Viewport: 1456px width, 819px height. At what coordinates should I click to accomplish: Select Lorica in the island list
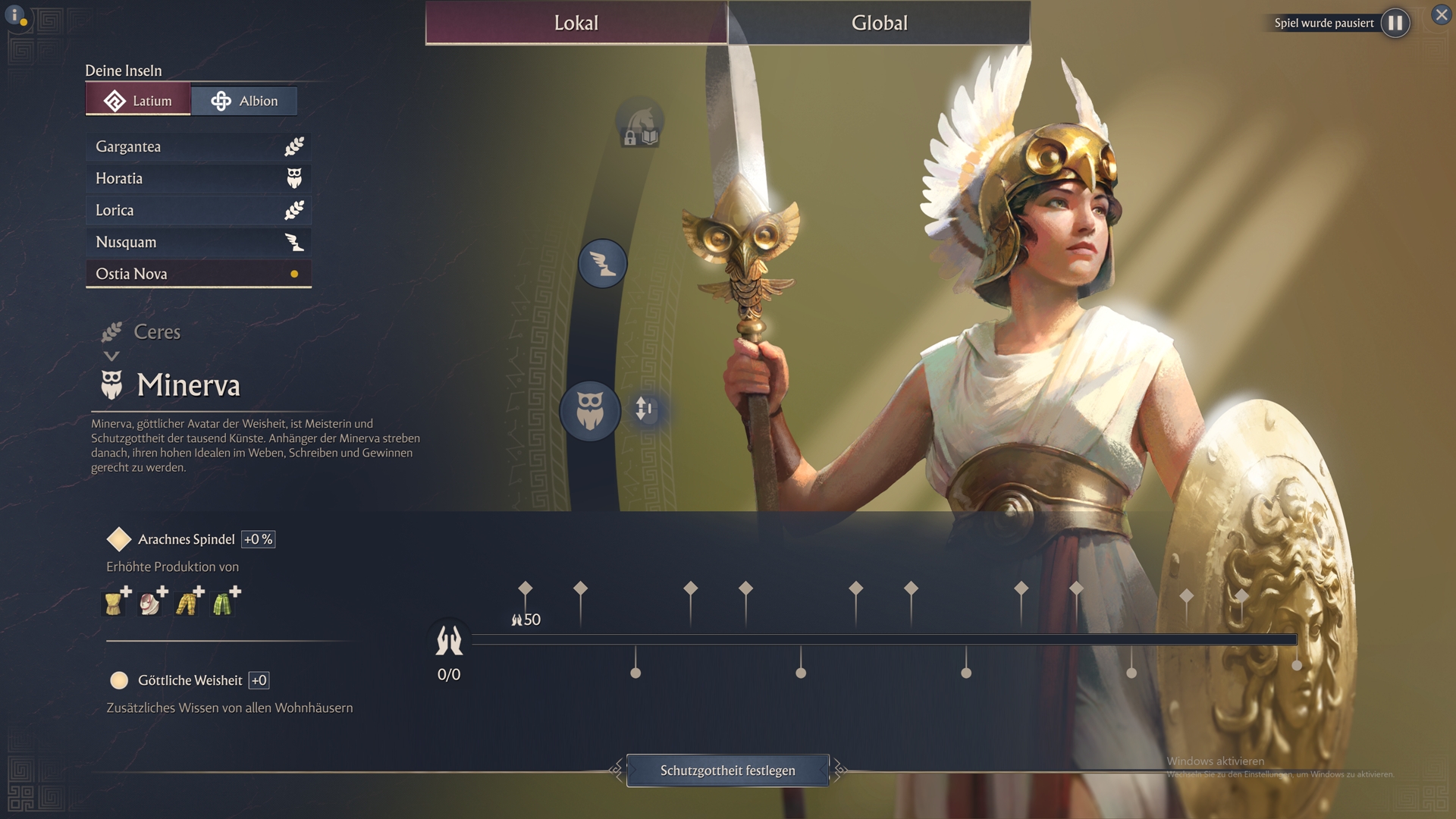(198, 210)
